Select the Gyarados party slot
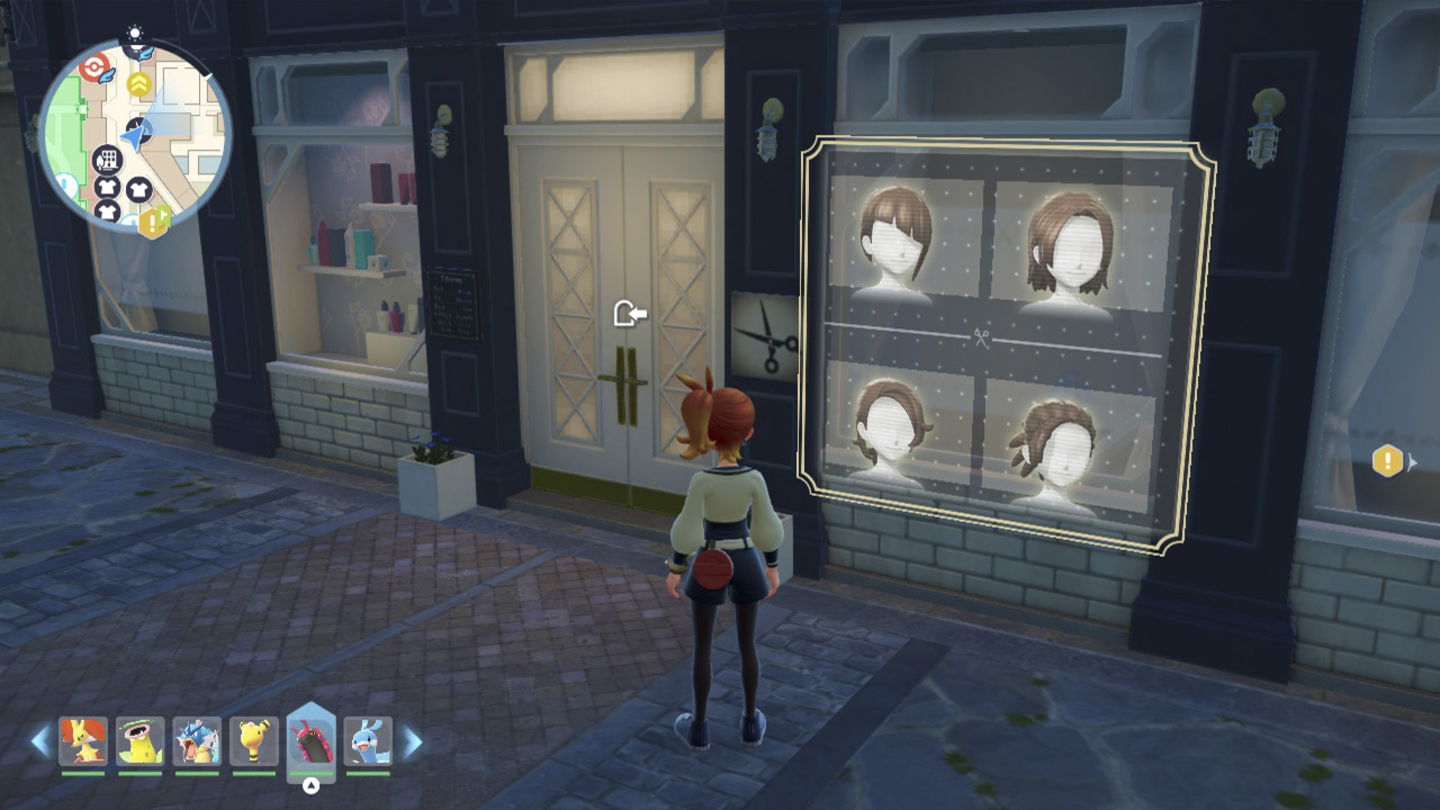This screenshot has height=810, width=1440. pyautogui.click(x=196, y=741)
